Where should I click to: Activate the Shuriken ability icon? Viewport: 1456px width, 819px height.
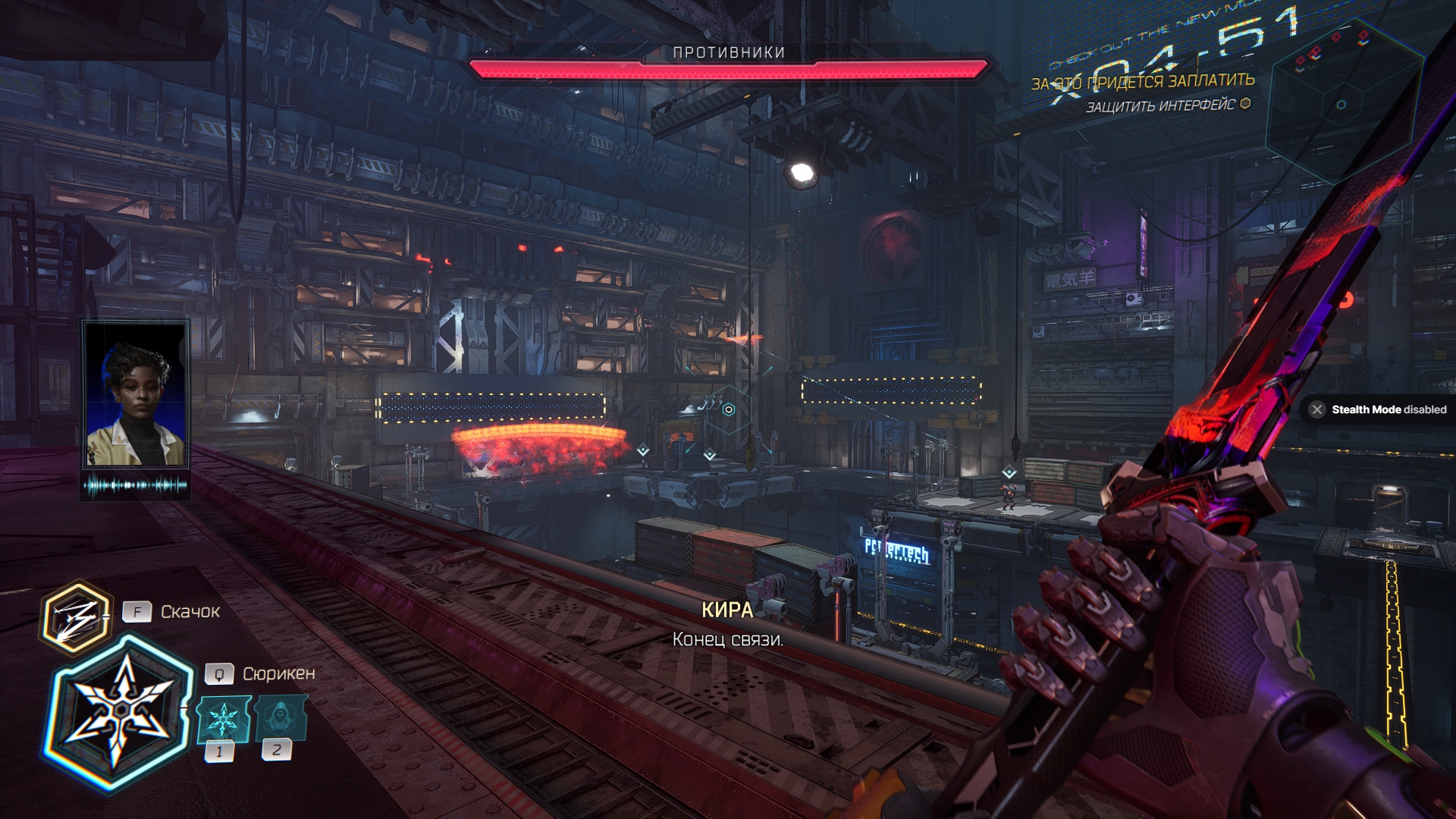click(x=120, y=711)
